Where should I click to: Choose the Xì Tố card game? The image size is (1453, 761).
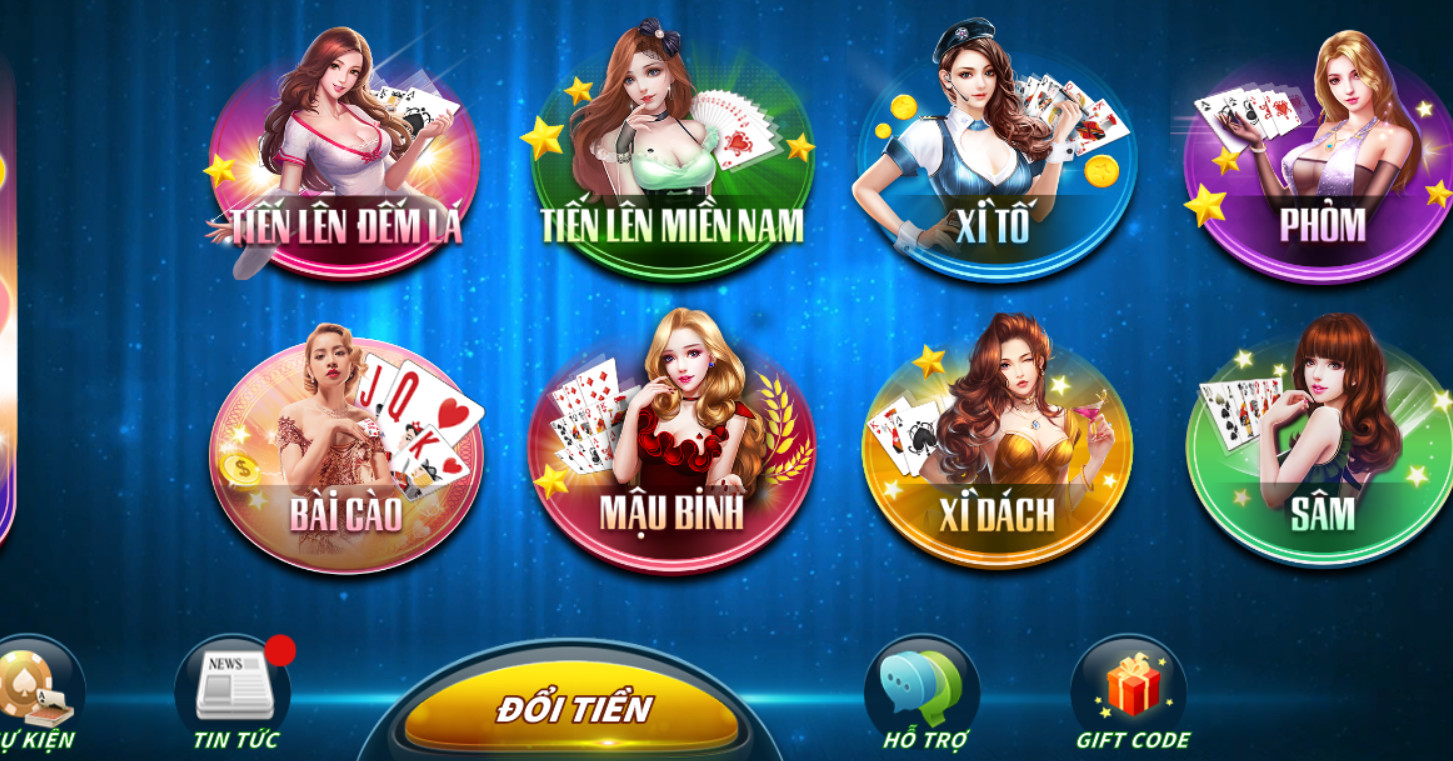[x=995, y=172]
